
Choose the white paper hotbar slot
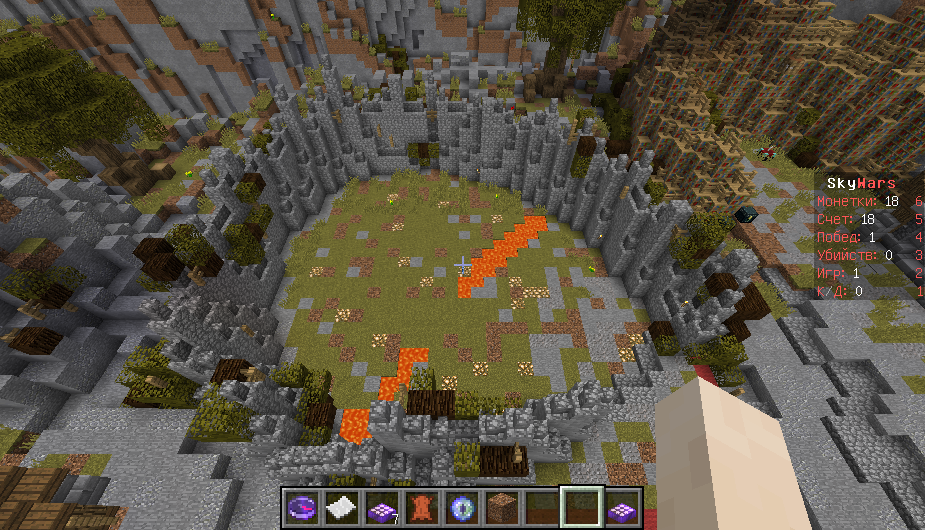(341, 506)
